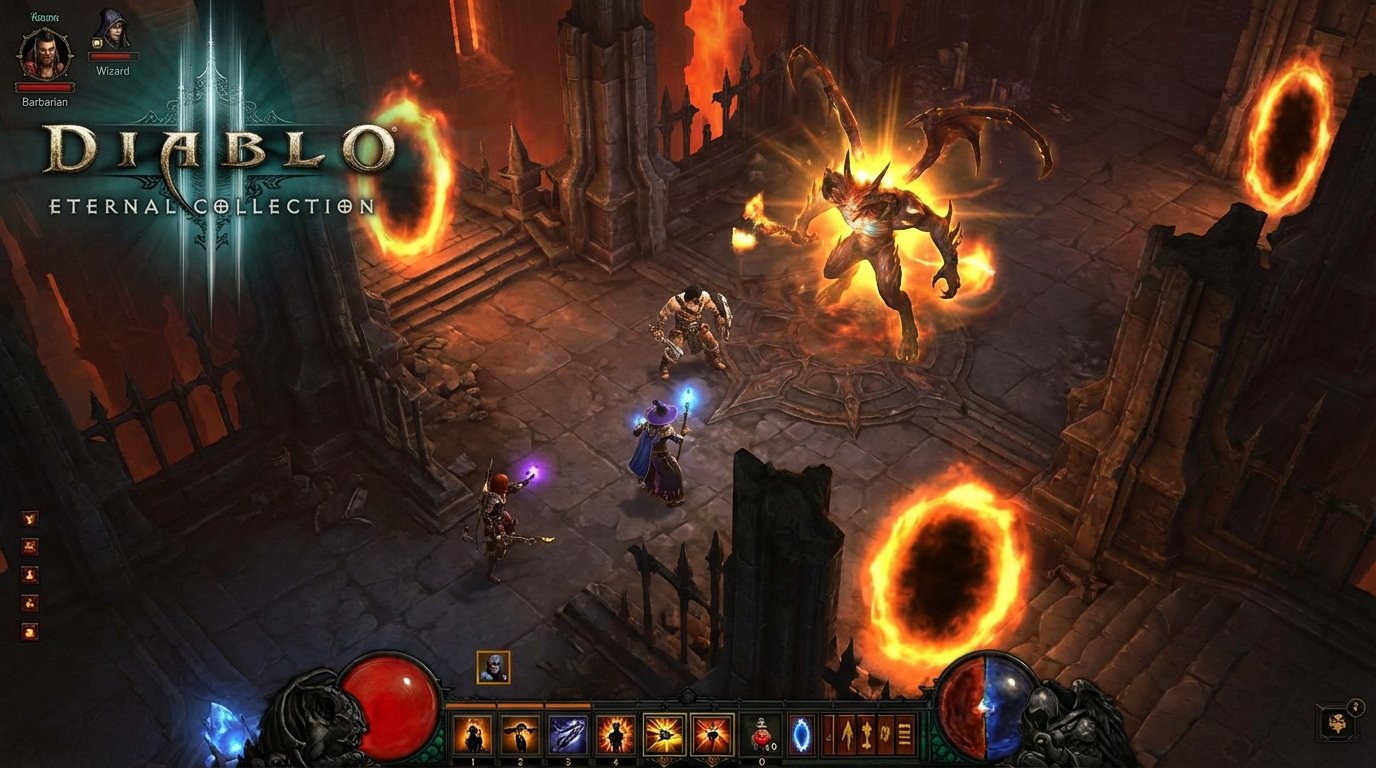This screenshot has height=768, width=1376.
Task: Click the topmost quest icon on the left edge
Action: pos(29,517)
